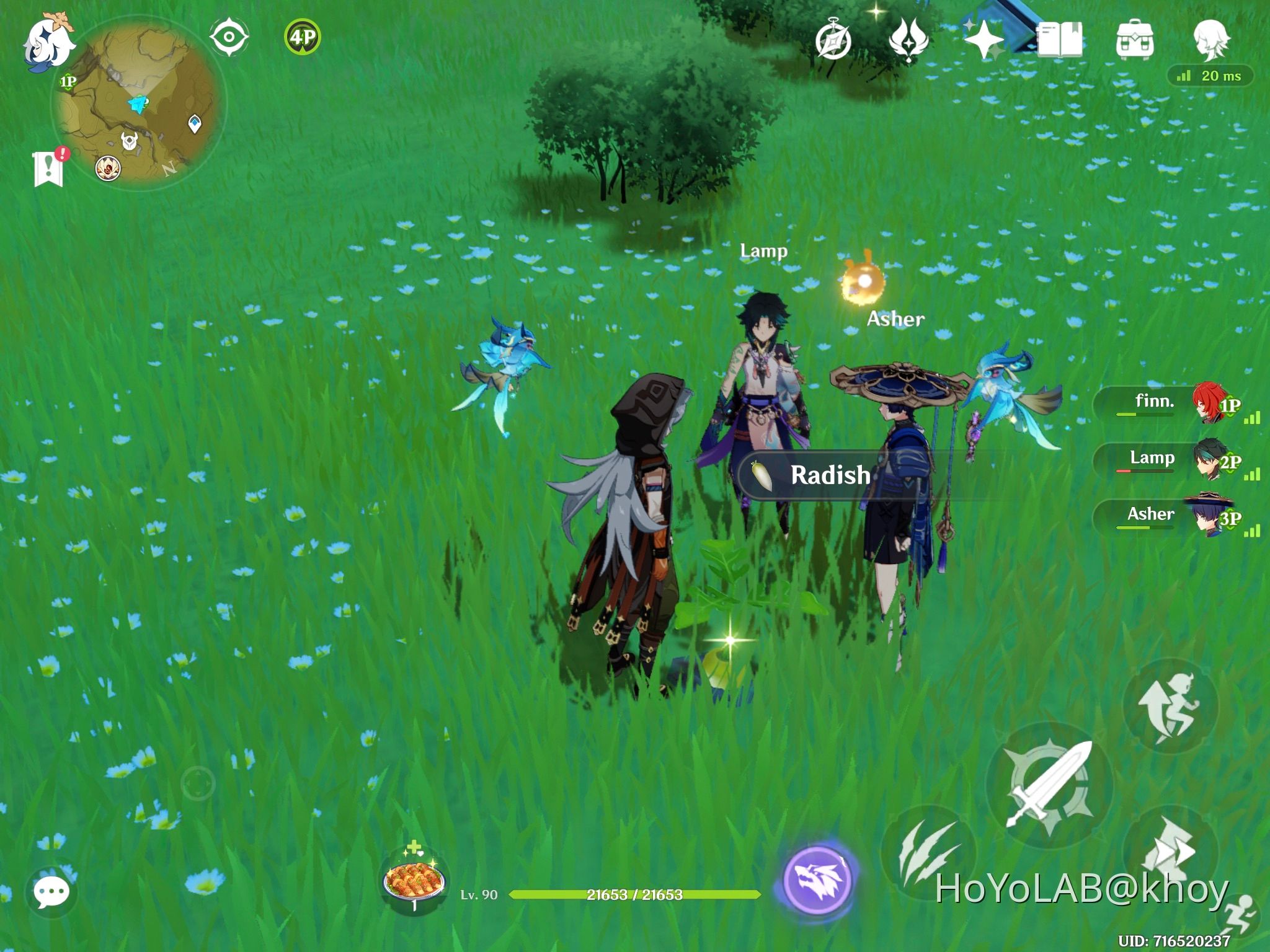Open the Paimon main menu
This screenshot has width=1270, height=952.
click(x=50, y=43)
